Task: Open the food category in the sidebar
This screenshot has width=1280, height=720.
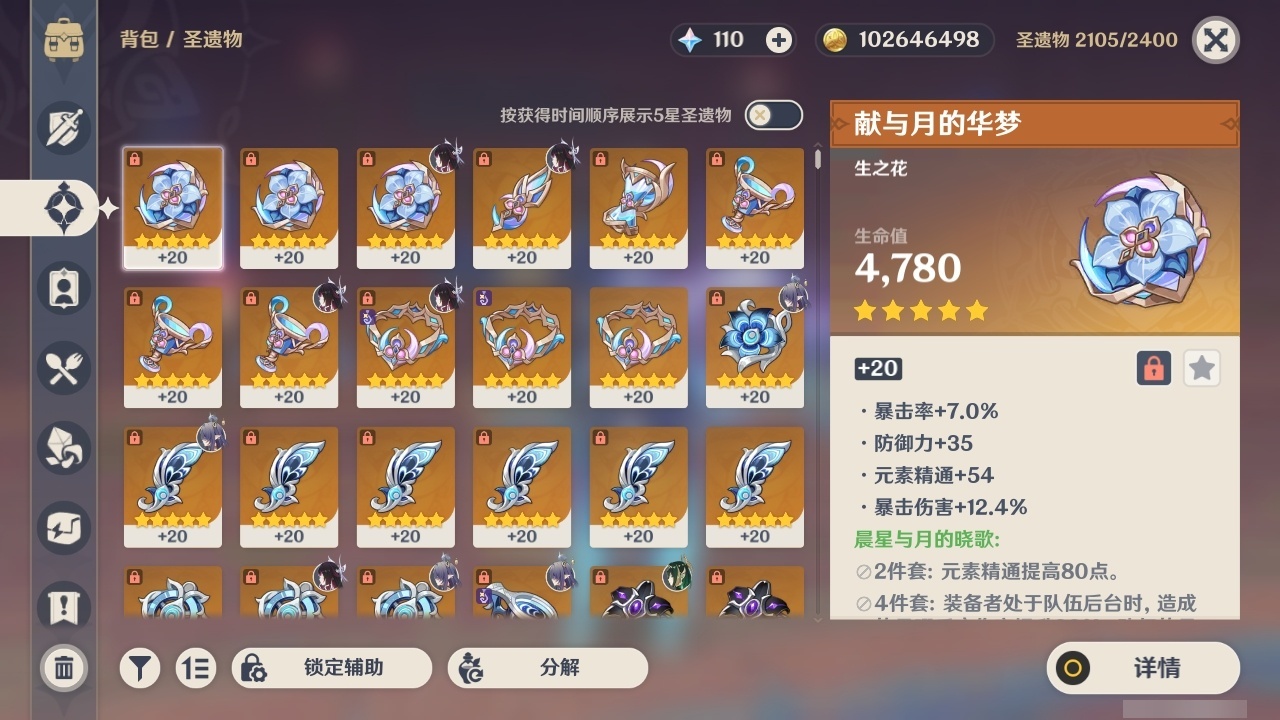Action: coord(63,367)
